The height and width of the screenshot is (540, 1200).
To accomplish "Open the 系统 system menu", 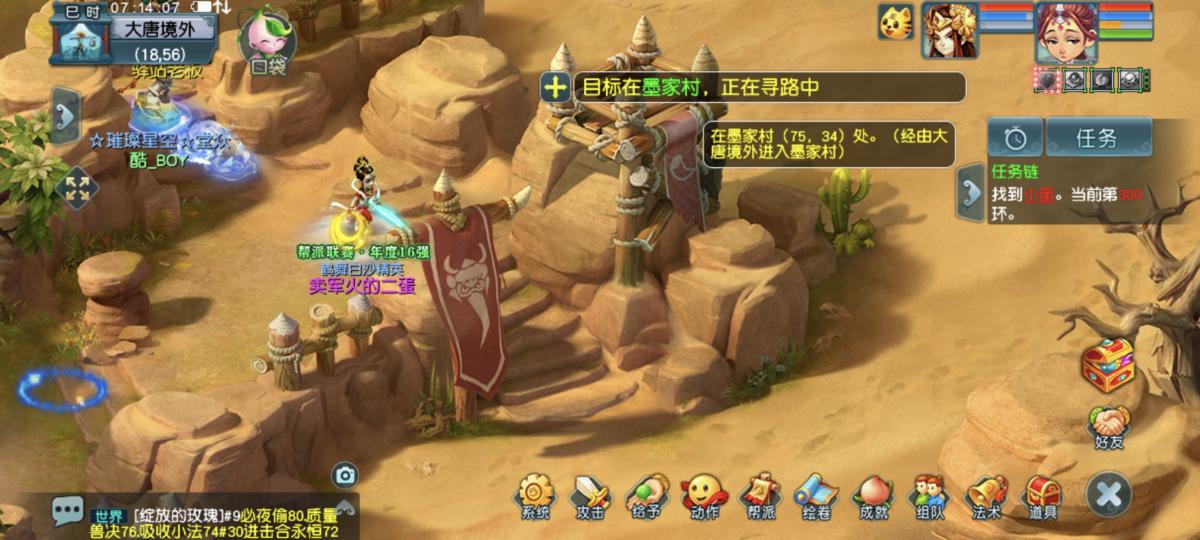I will pyautogui.click(x=535, y=495).
